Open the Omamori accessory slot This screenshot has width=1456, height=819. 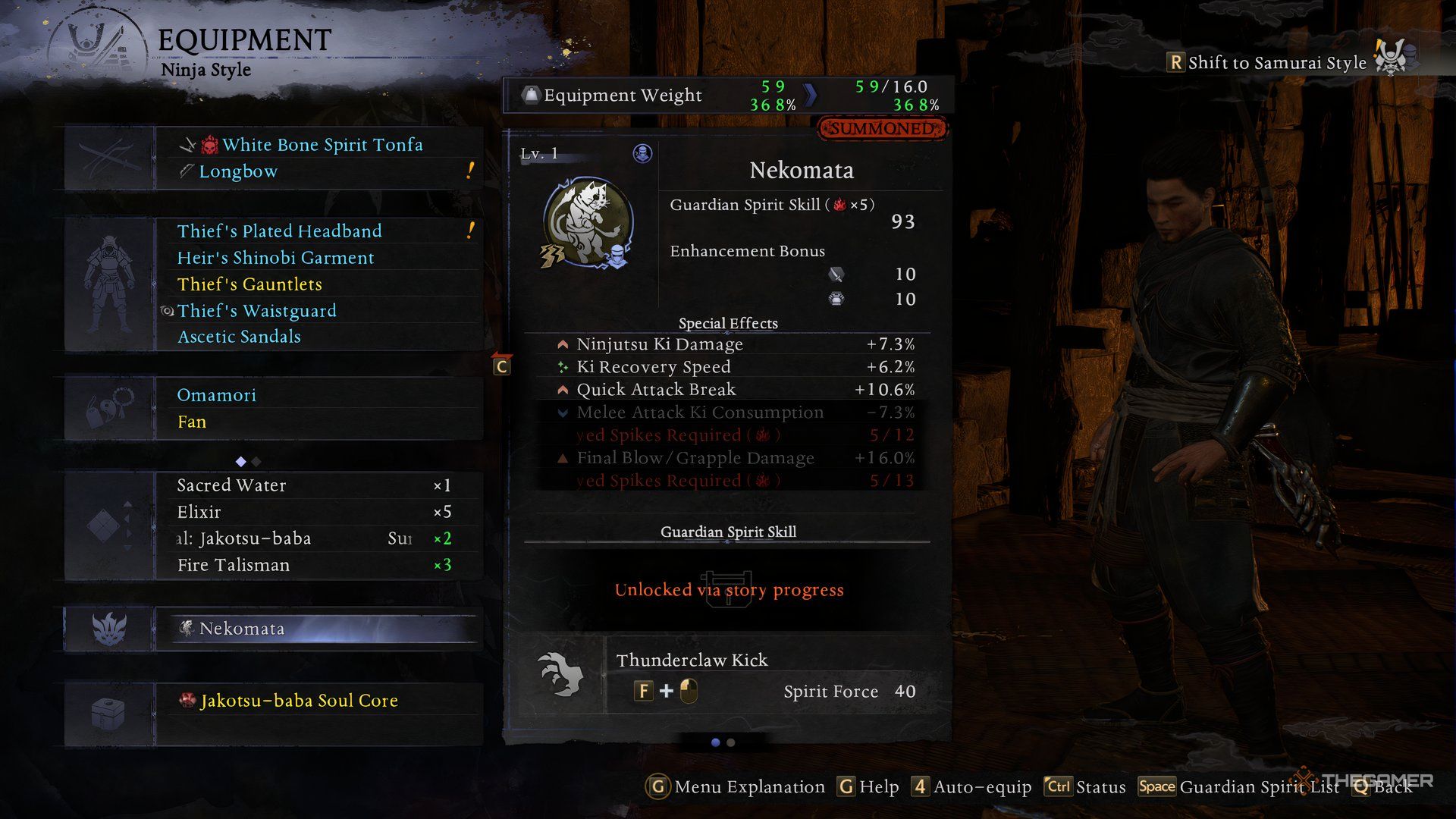pos(216,395)
